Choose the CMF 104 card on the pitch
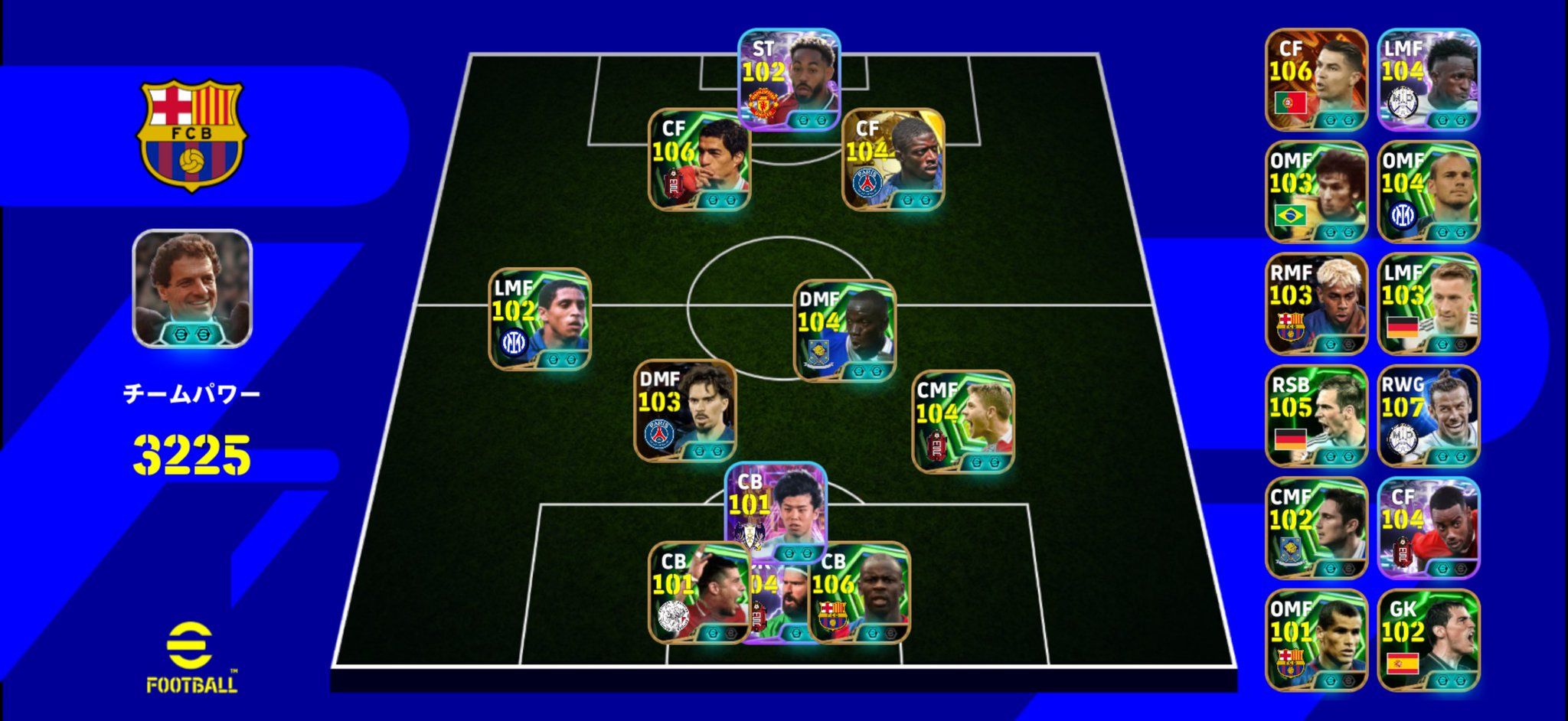Screen dimensions: 1568x721 (x=962, y=421)
